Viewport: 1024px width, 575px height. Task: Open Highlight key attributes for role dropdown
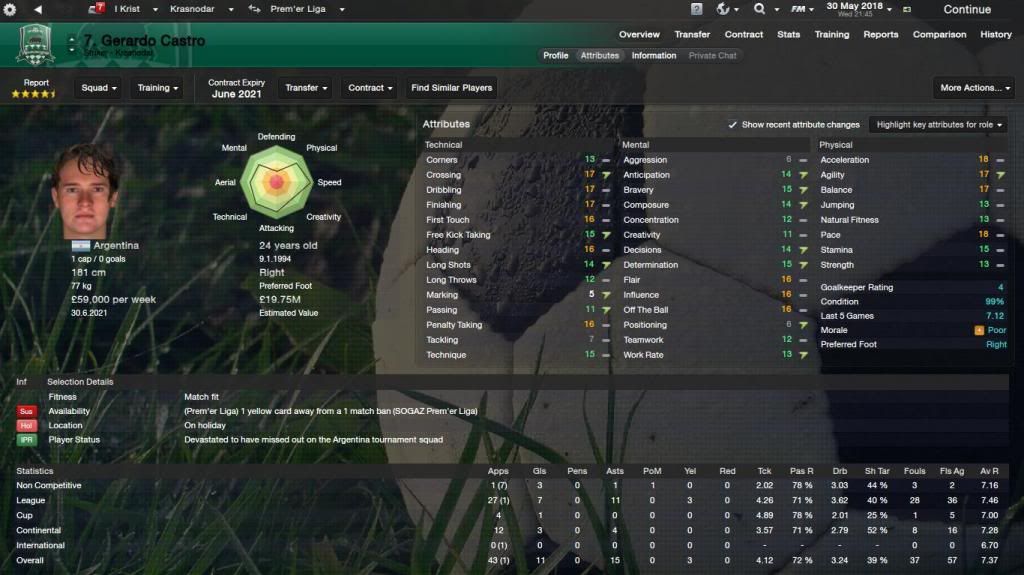click(x=937, y=125)
